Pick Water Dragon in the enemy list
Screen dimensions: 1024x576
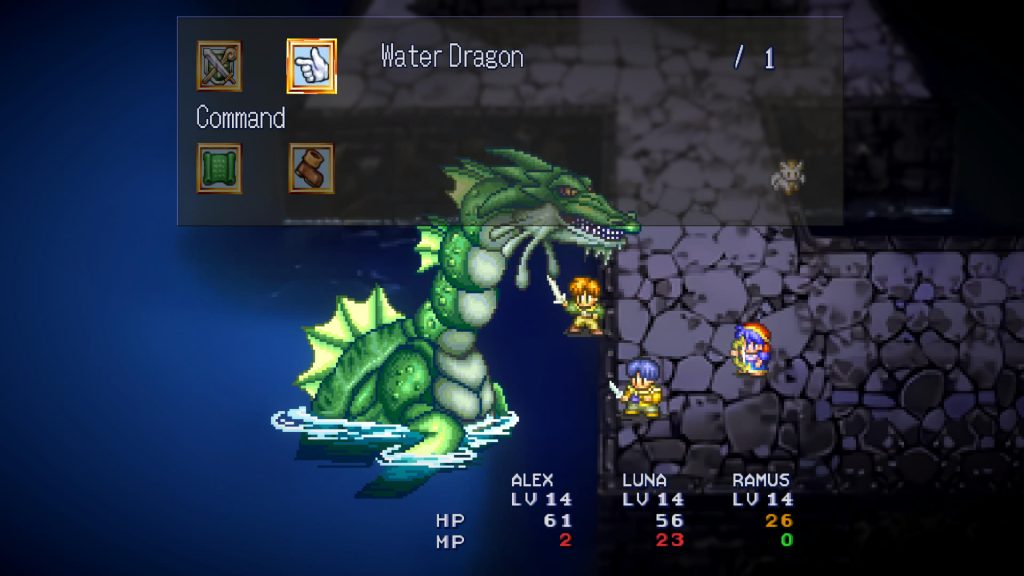[x=452, y=57]
